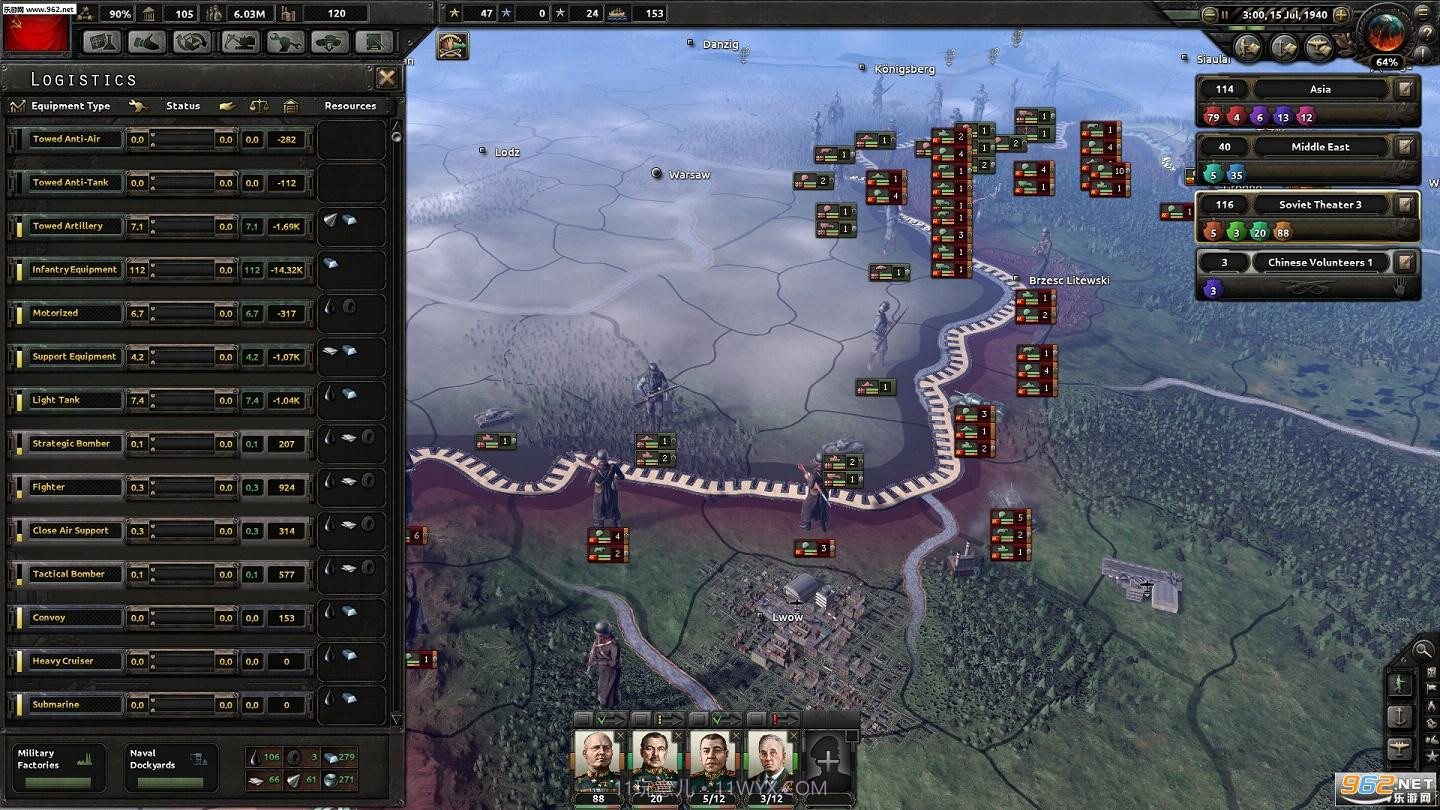Increase game speed with plus button
1440x810 pixels.
[x=1341, y=15]
